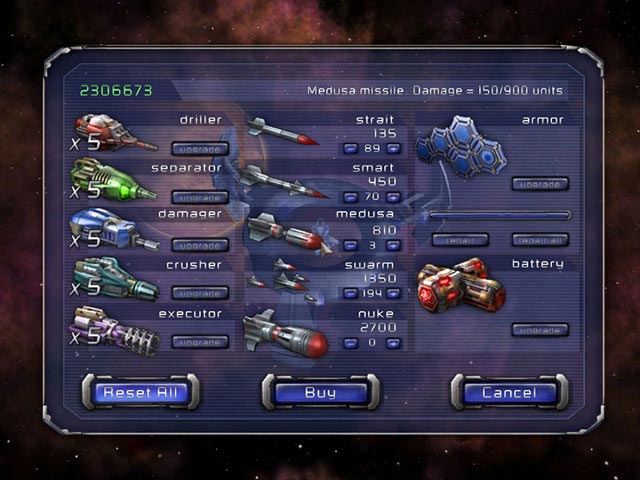The height and width of the screenshot is (480, 640).
Task: Increase nuke missile quantity
Action: click(x=393, y=342)
